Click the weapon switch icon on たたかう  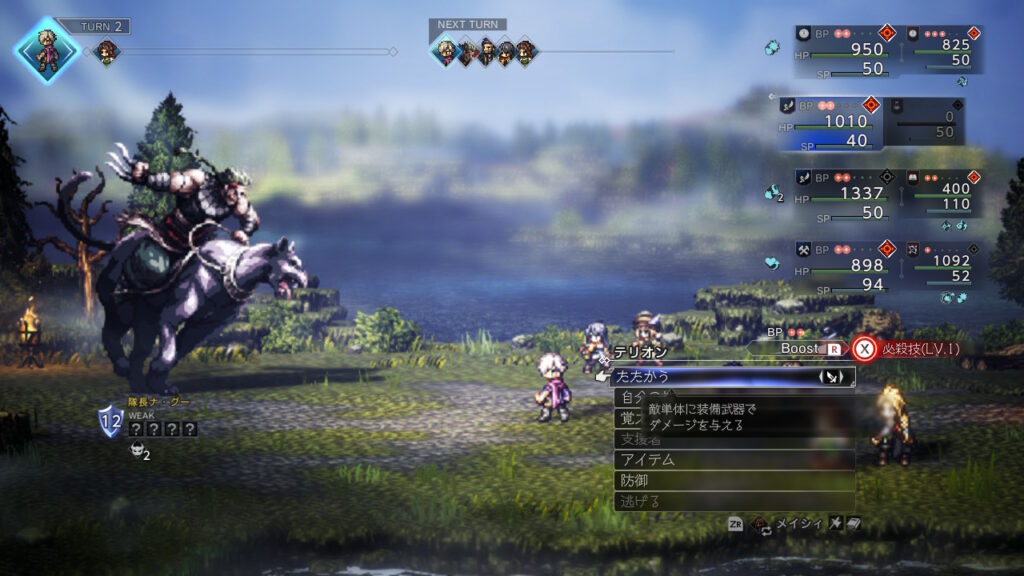pyautogui.click(x=832, y=377)
